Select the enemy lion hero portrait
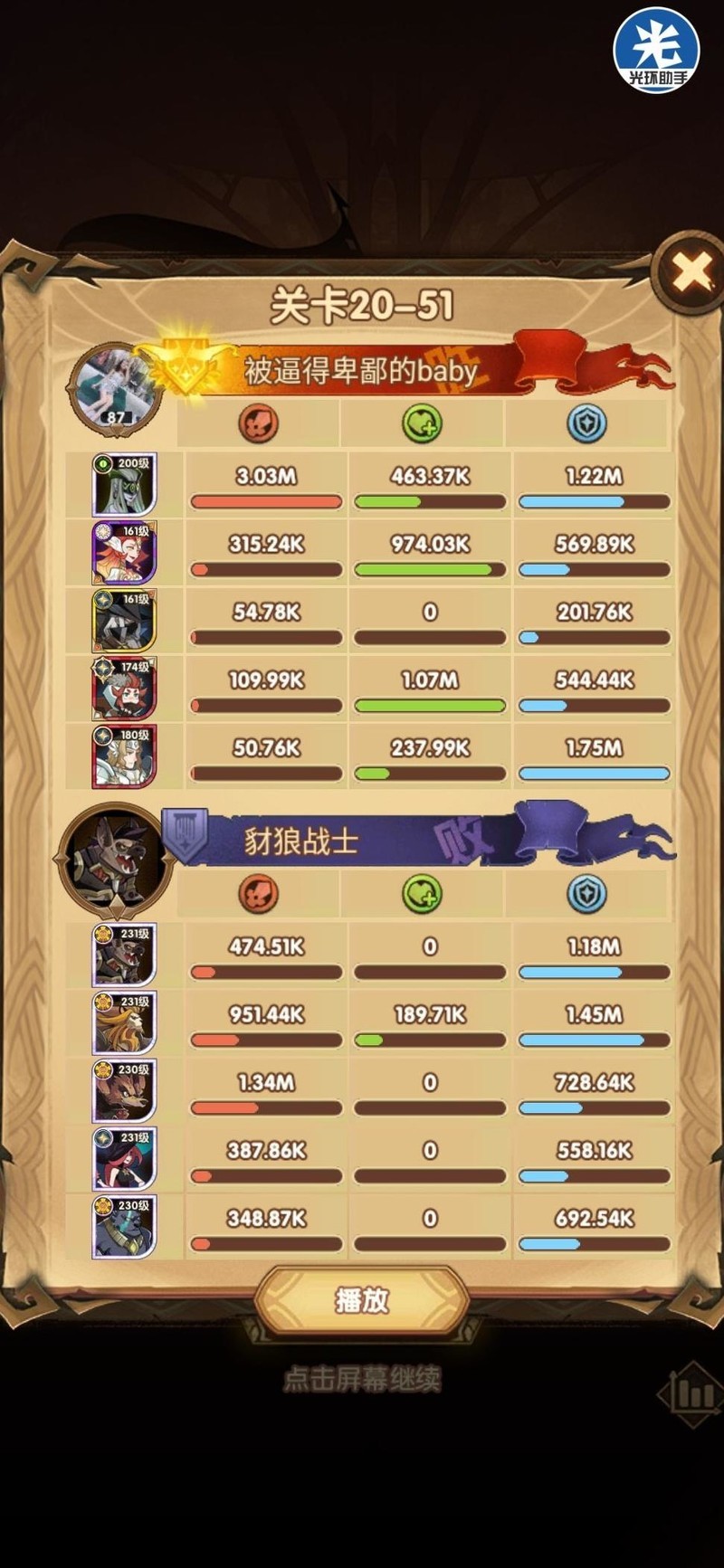Viewport: 724px width, 1568px height. coord(124,1023)
